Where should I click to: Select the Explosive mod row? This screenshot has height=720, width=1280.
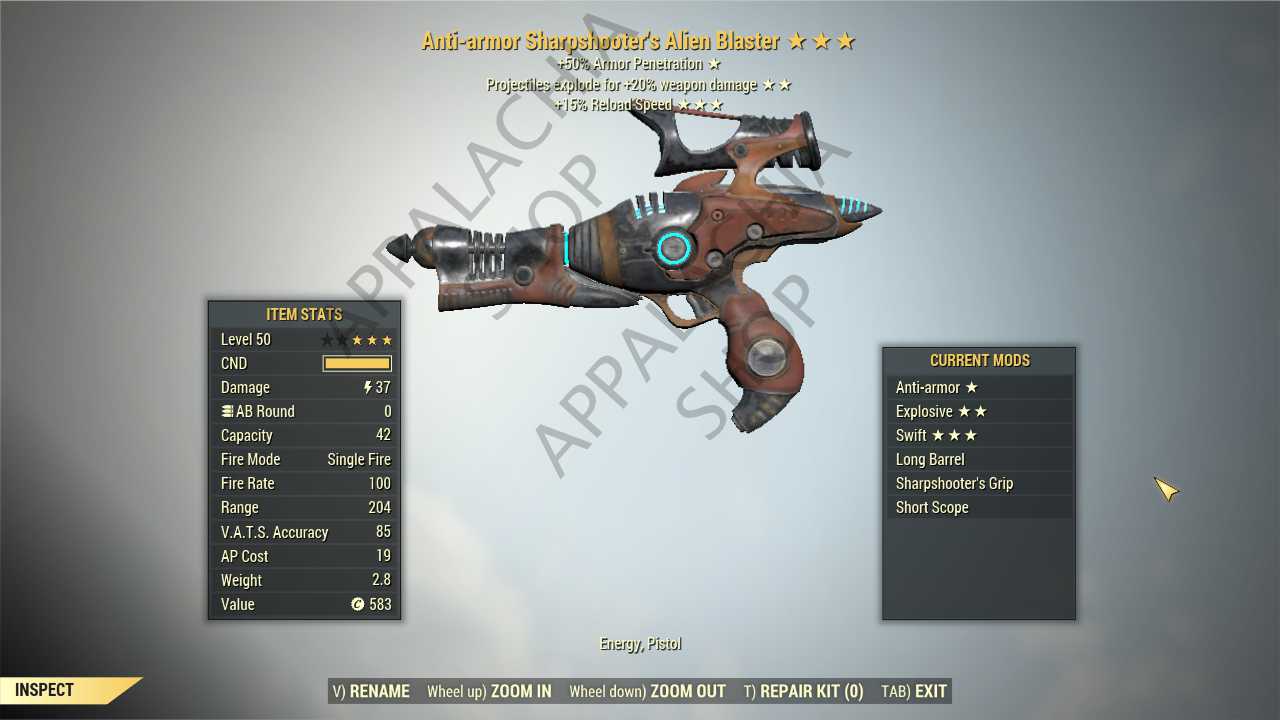[978, 411]
